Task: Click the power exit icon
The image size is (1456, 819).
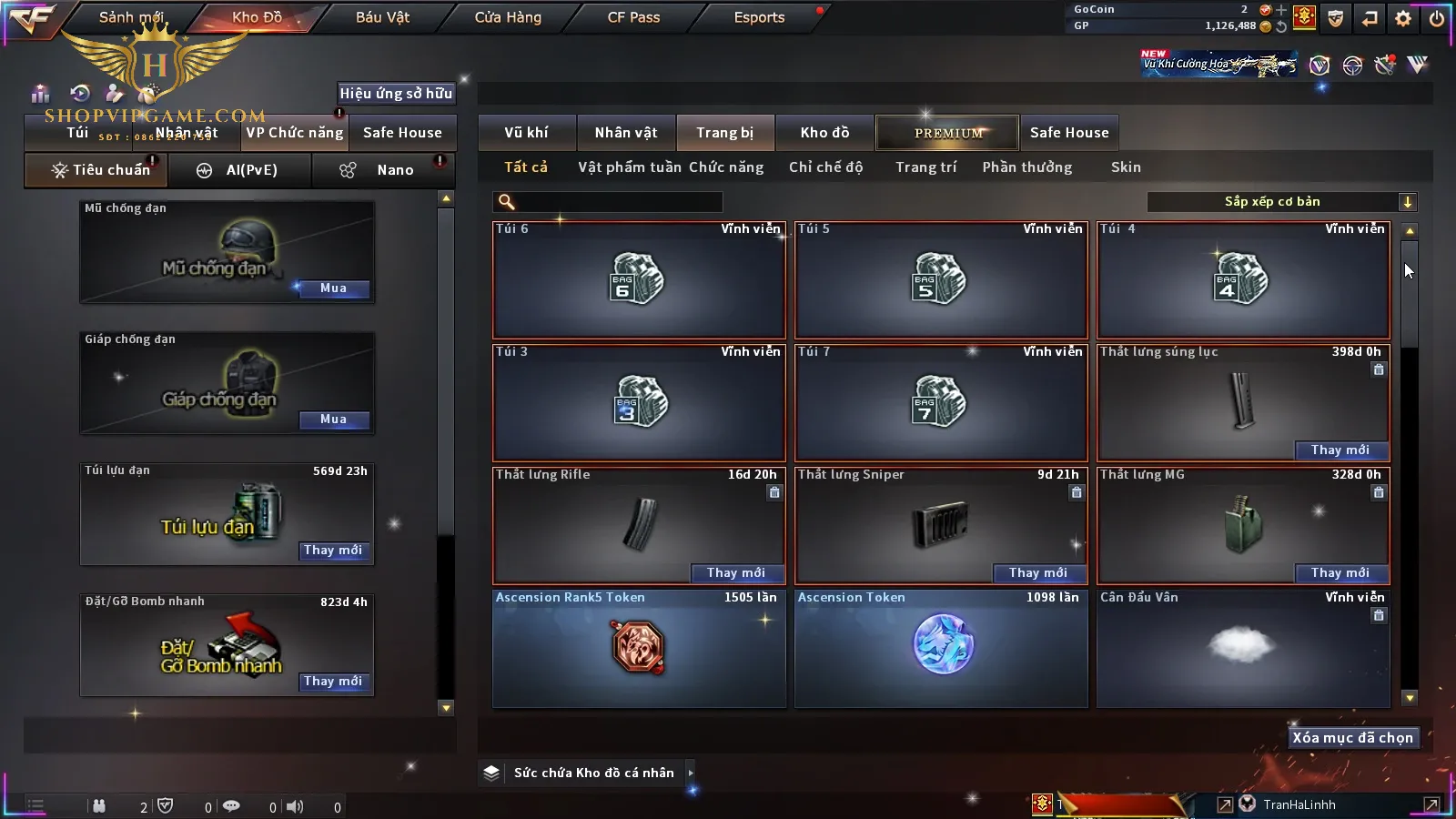Action: coord(1437,18)
